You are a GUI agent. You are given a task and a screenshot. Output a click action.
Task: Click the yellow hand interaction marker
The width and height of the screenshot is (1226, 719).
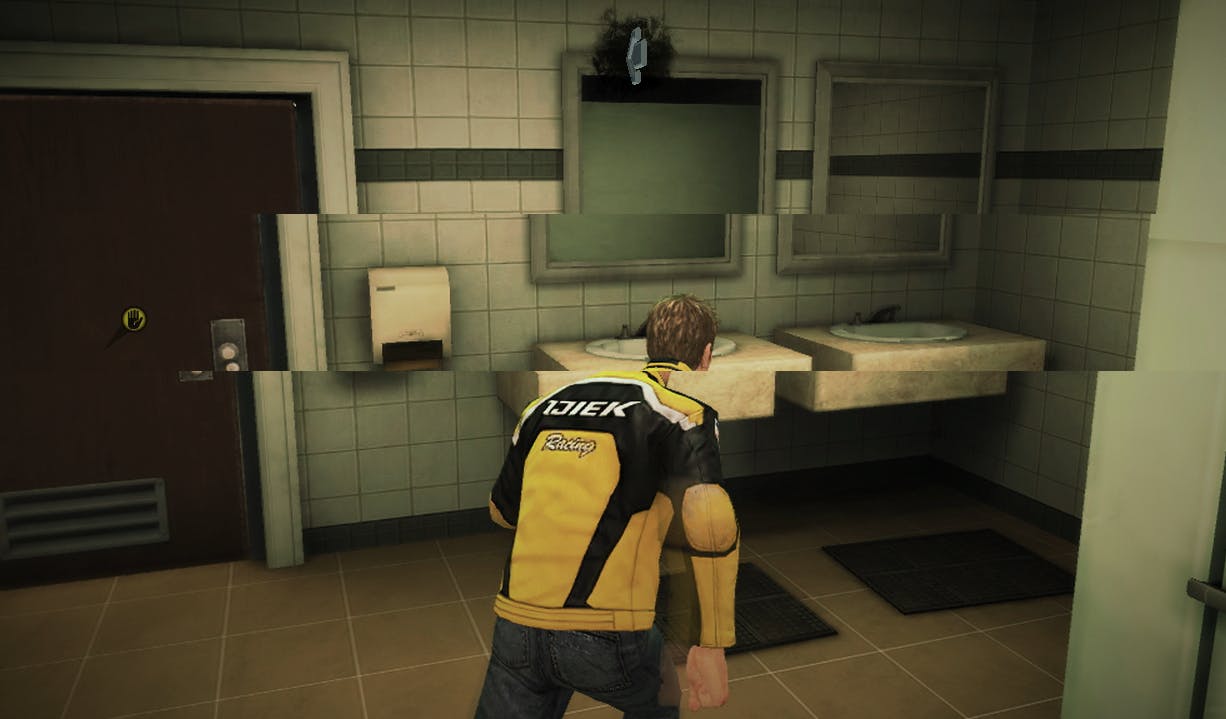pos(133,319)
